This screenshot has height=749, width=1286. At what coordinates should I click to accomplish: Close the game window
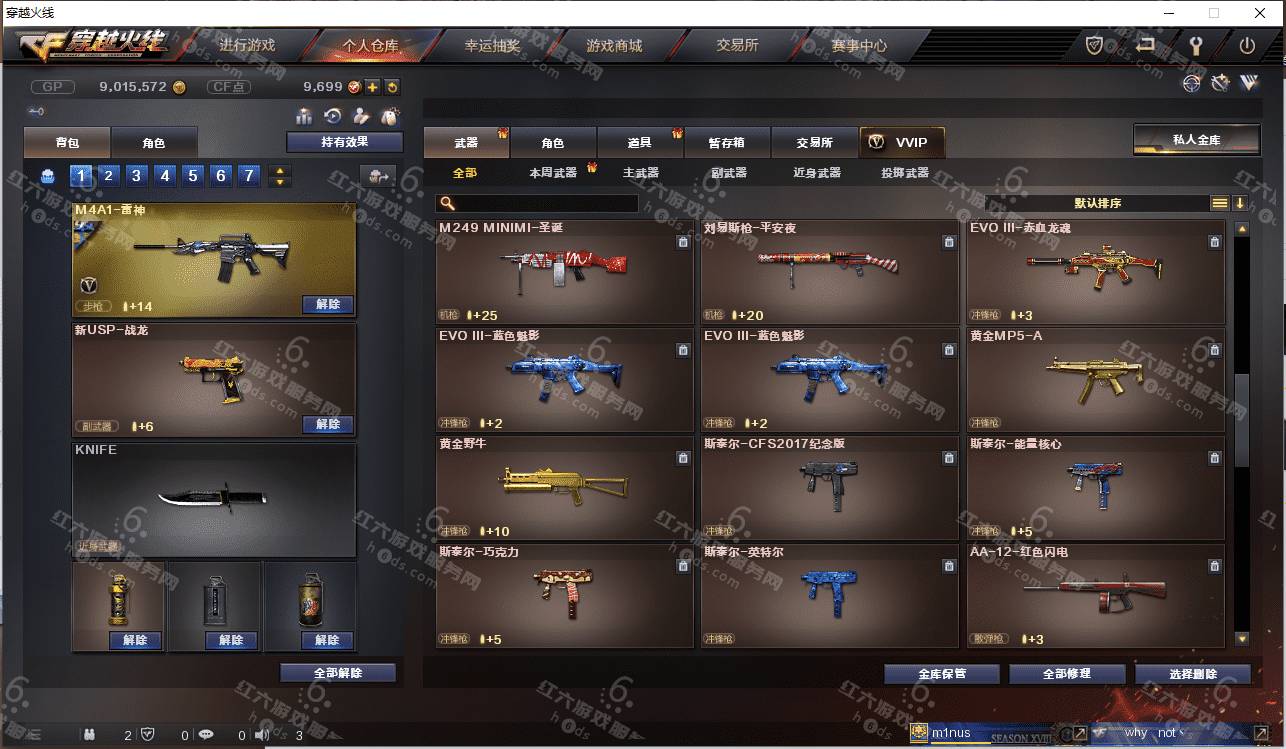[x=1260, y=13]
